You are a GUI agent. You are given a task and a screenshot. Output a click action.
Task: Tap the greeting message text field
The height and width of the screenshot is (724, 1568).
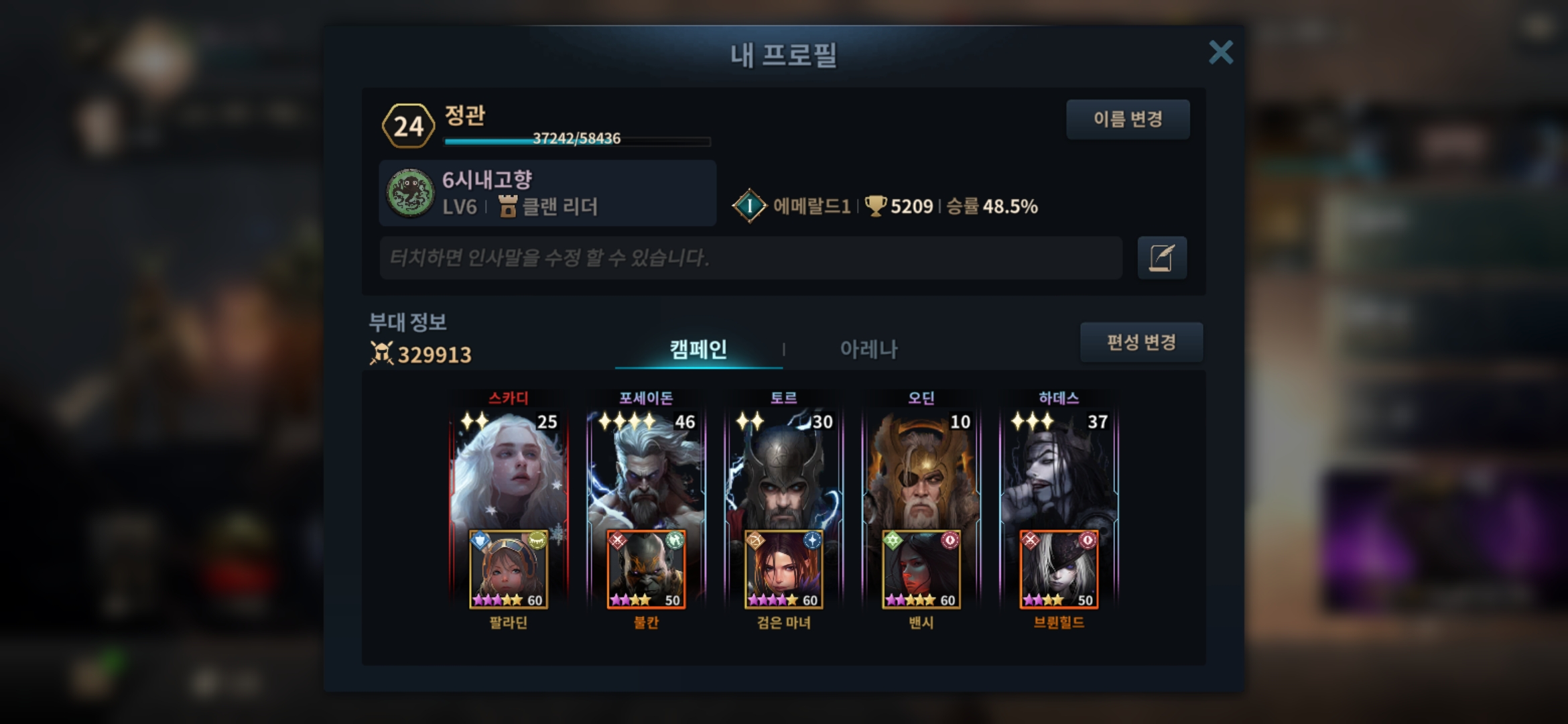pos(750,258)
